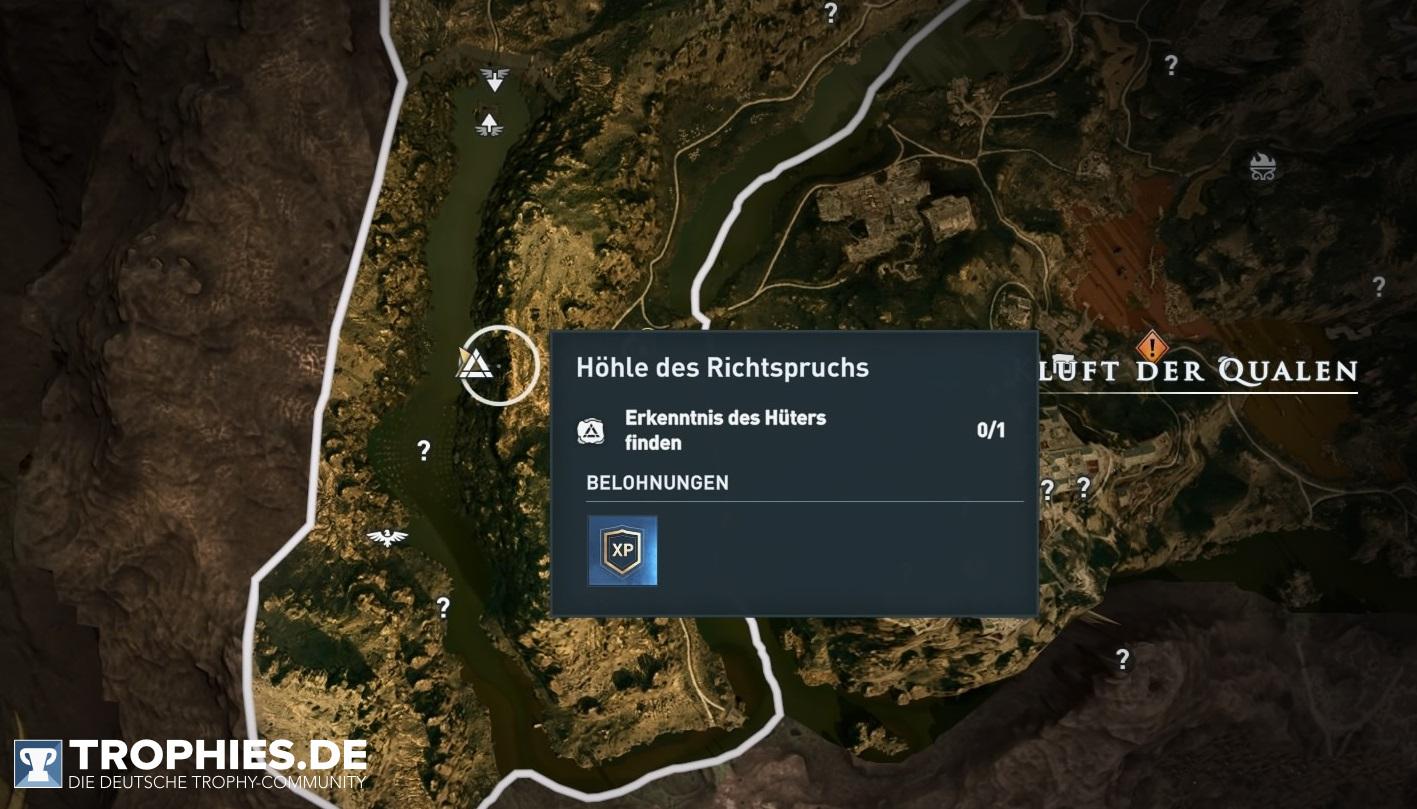1417x809 pixels.
Task: Open the Trophies.de logo link
Action: click(x=190, y=765)
